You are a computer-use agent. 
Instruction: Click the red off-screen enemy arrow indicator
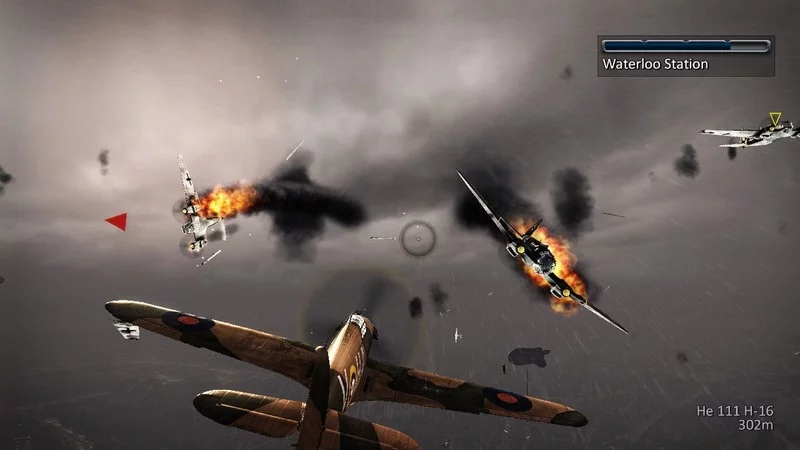point(118,221)
